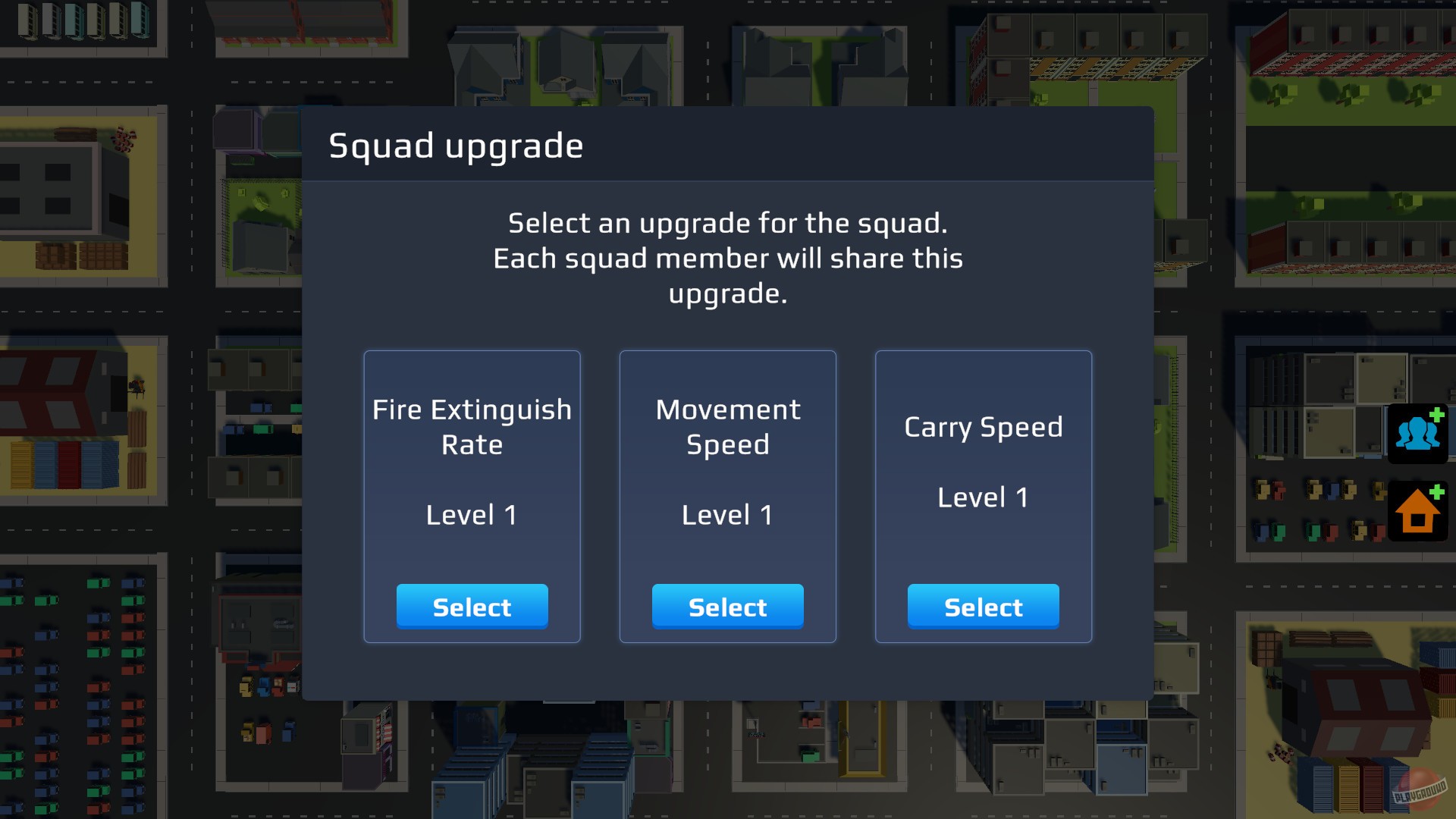This screenshot has width=1456, height=819.
Task: Select the Movement Speed upgrade card
Action: coord(727,606)
